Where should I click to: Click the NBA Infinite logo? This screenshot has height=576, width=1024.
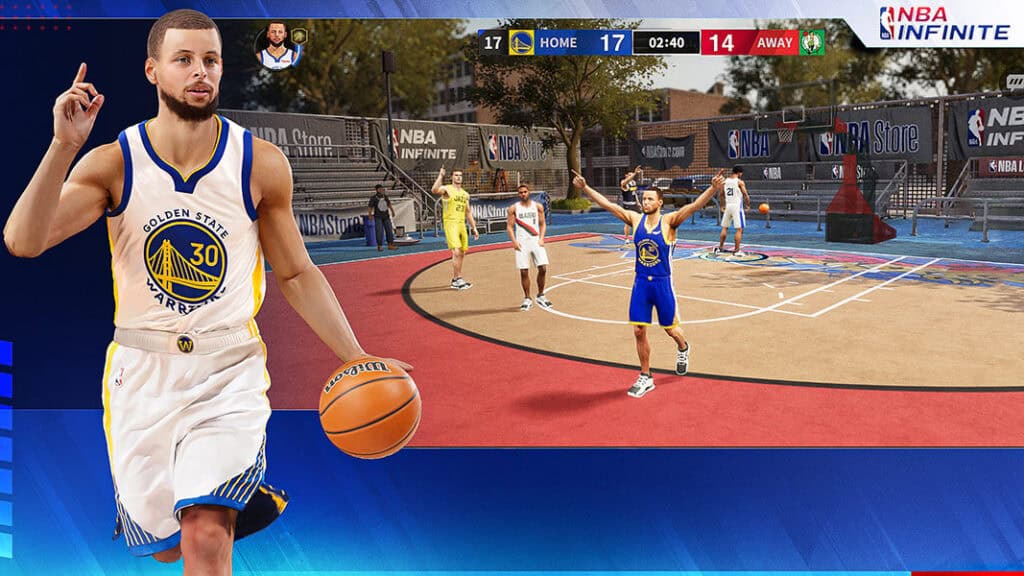[x=943, y=23]
